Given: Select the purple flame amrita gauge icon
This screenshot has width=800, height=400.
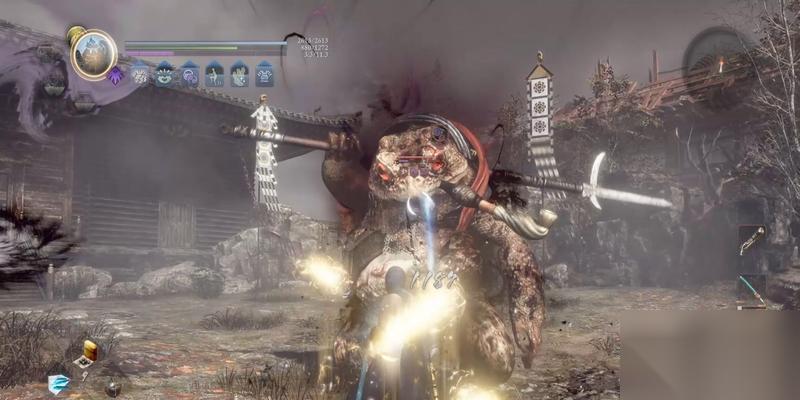Looking at the screenshot, I should pos(116,75).
